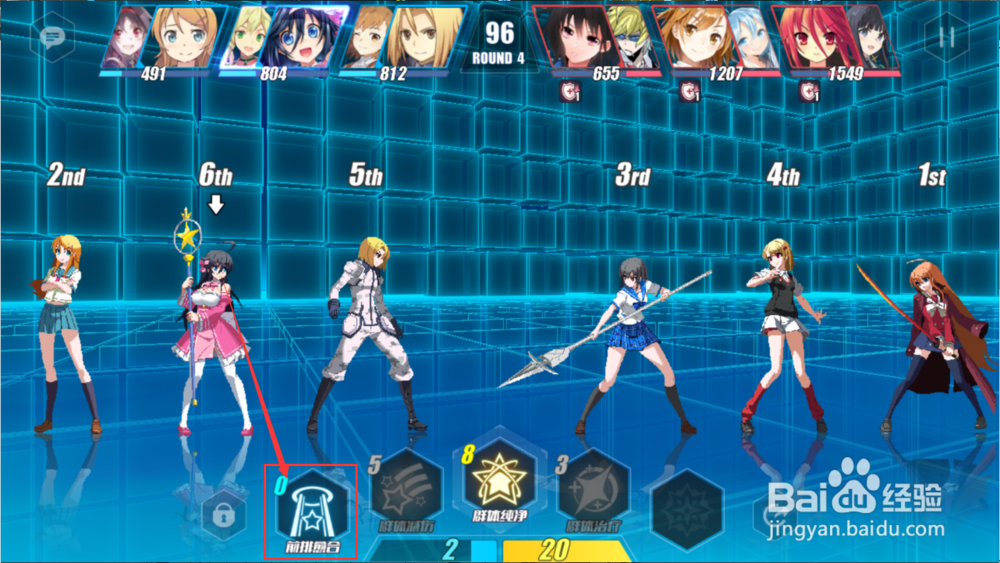The image size is (1000, 563).
Task: Pause the battle
Action: [x=946, y=37]
